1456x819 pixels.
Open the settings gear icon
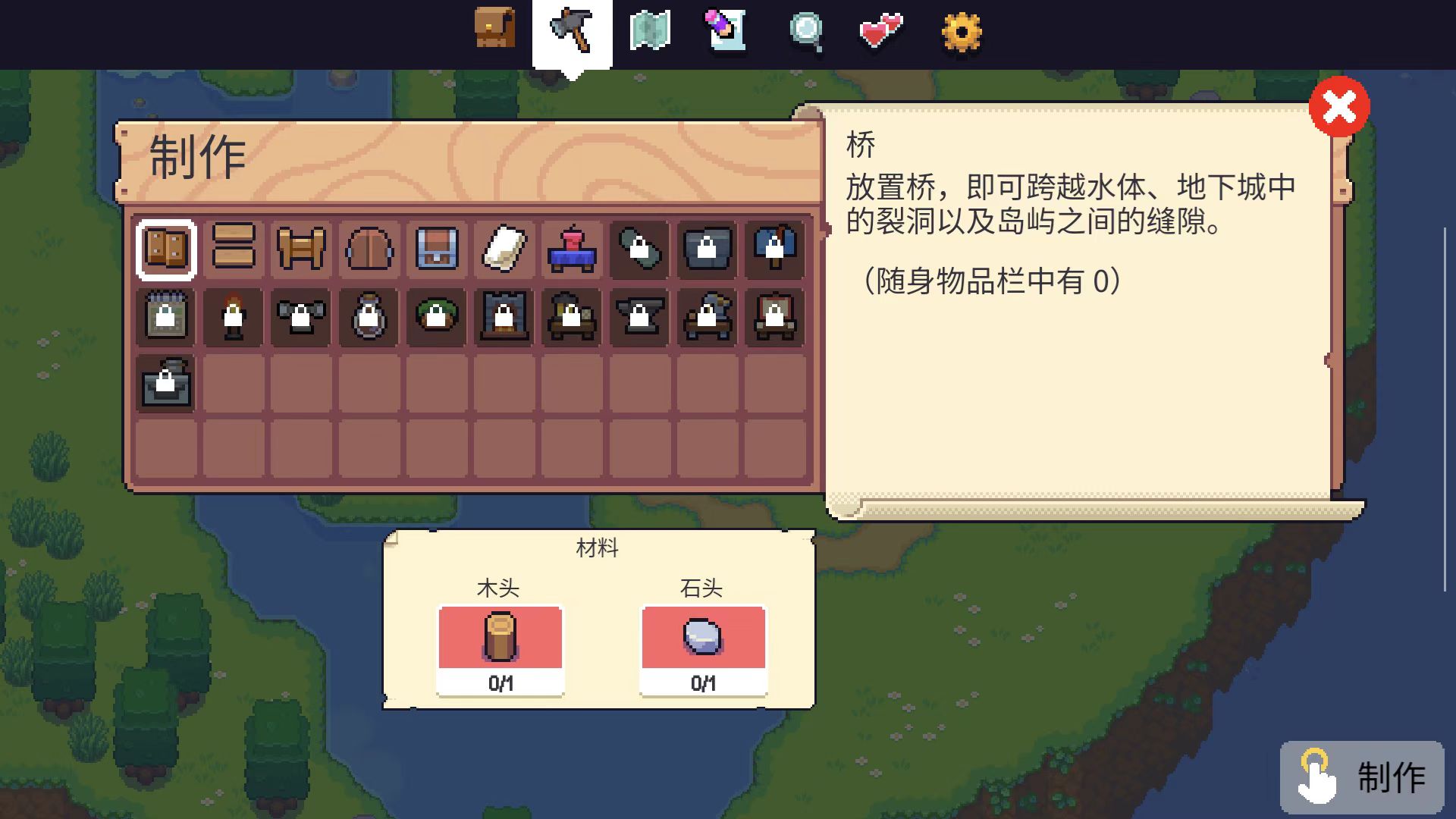pyautogui.click(x=962, y=32)
